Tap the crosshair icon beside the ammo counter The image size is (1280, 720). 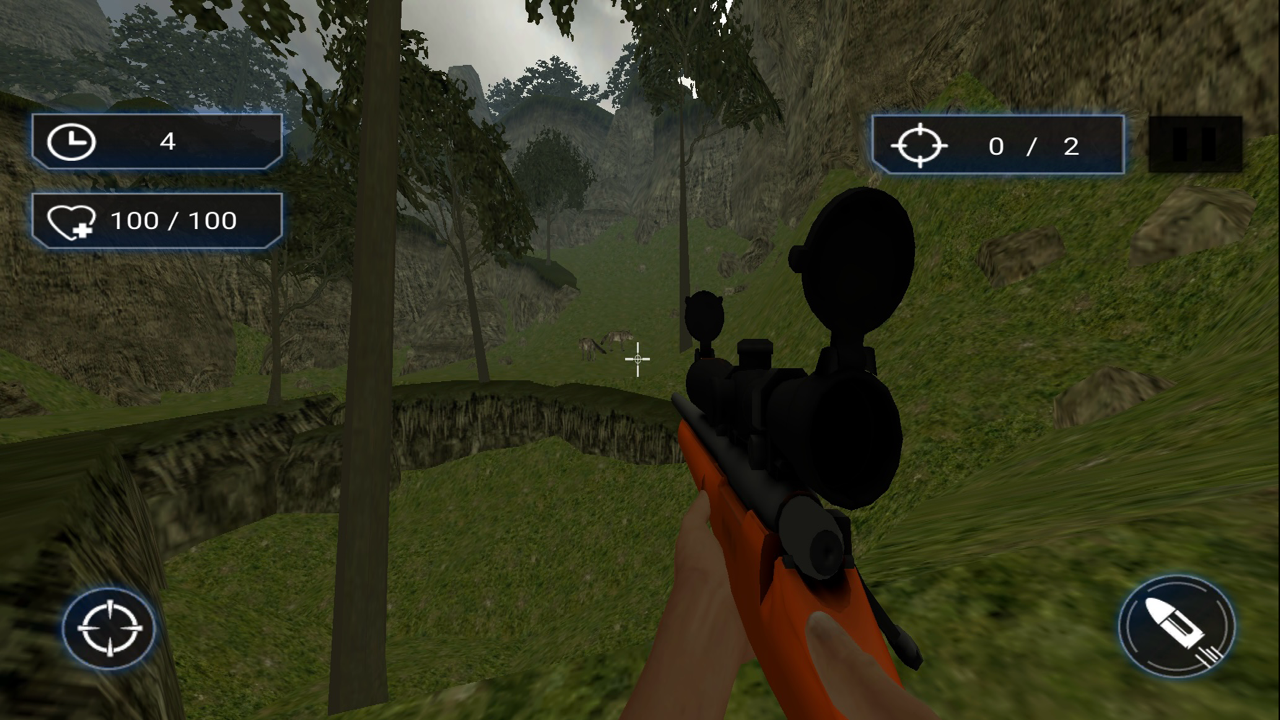click(919, 146)
